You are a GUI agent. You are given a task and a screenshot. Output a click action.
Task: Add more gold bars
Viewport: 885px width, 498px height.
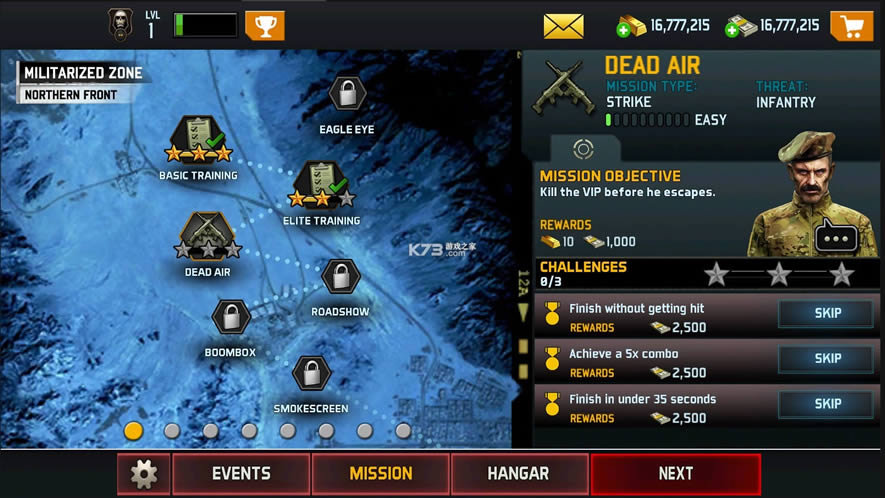631,26
